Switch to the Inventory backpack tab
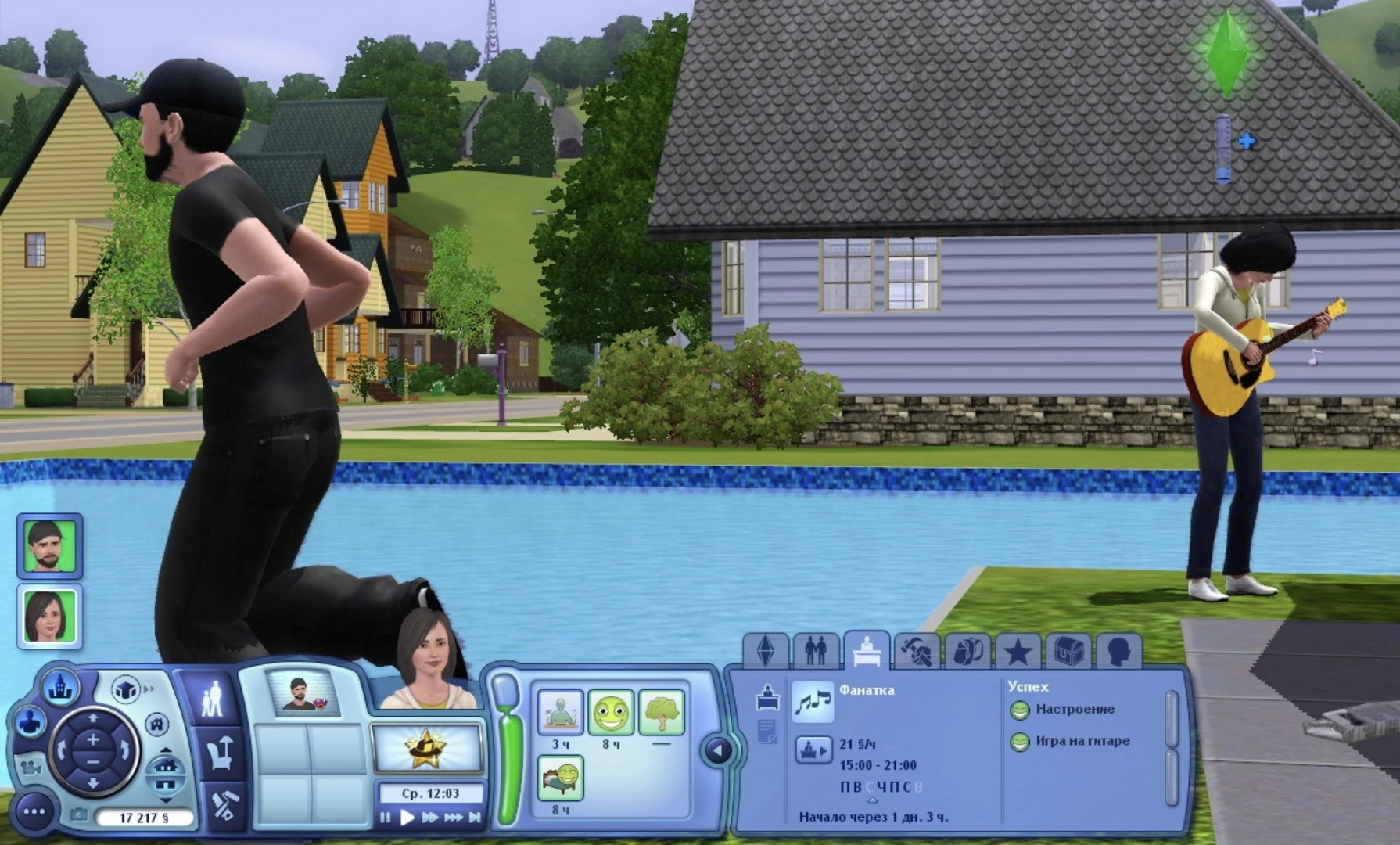Image resolution: width=1400 pixels, height=845 pixels. [x=970, y=652]
